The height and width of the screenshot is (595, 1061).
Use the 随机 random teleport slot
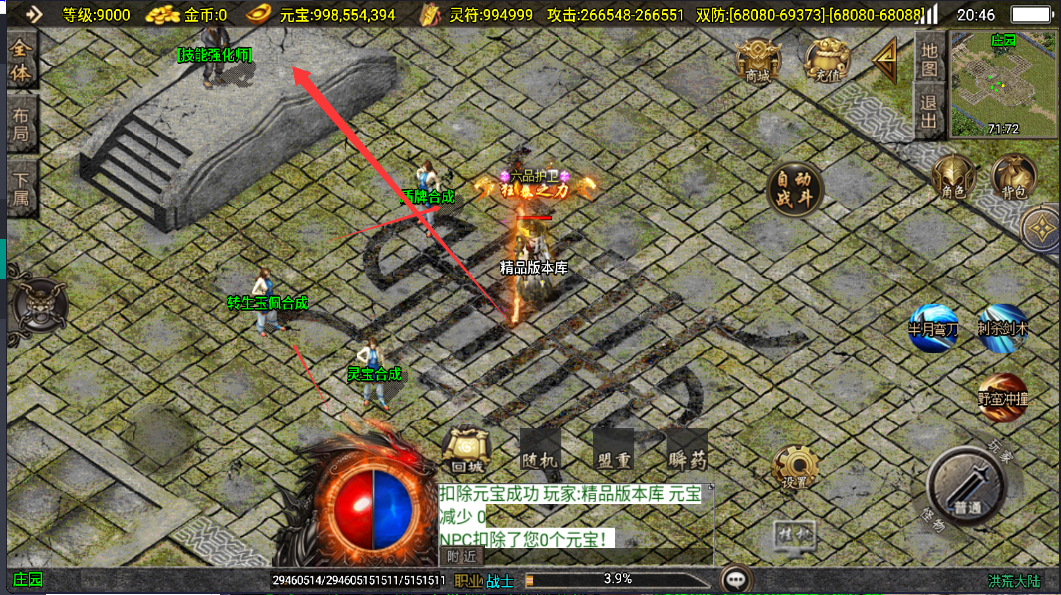point(540,451)
